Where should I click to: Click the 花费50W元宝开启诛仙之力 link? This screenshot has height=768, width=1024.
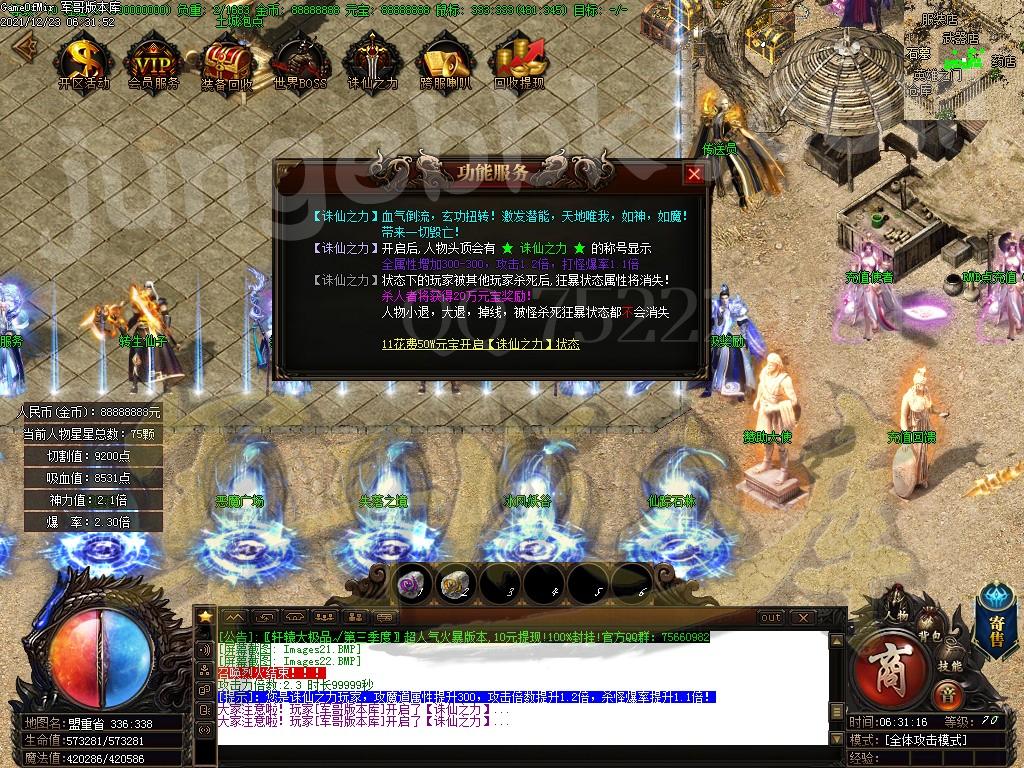click(480, 344)
